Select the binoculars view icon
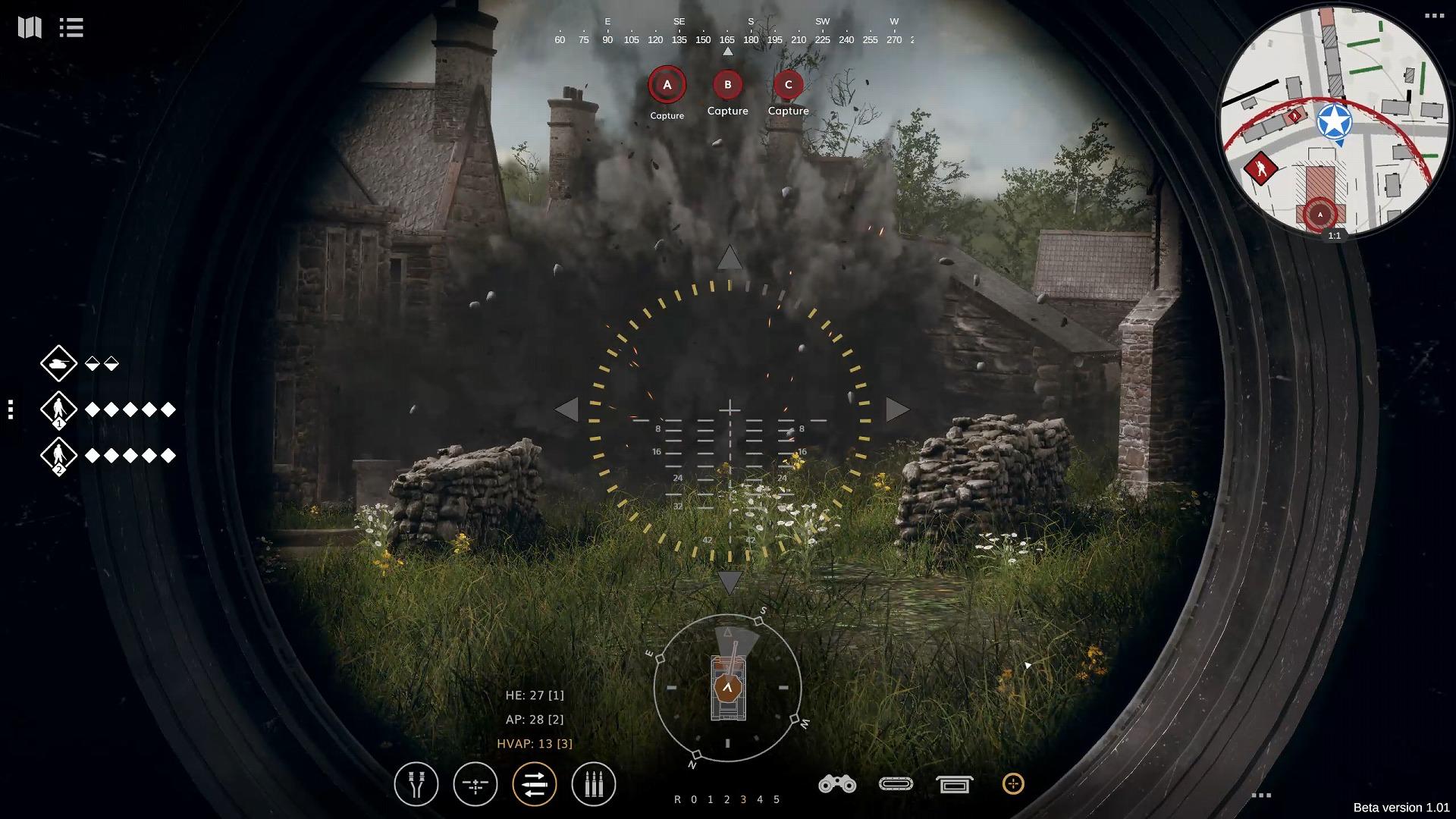Screen dimensions: 1456x819 coord(836,785)
